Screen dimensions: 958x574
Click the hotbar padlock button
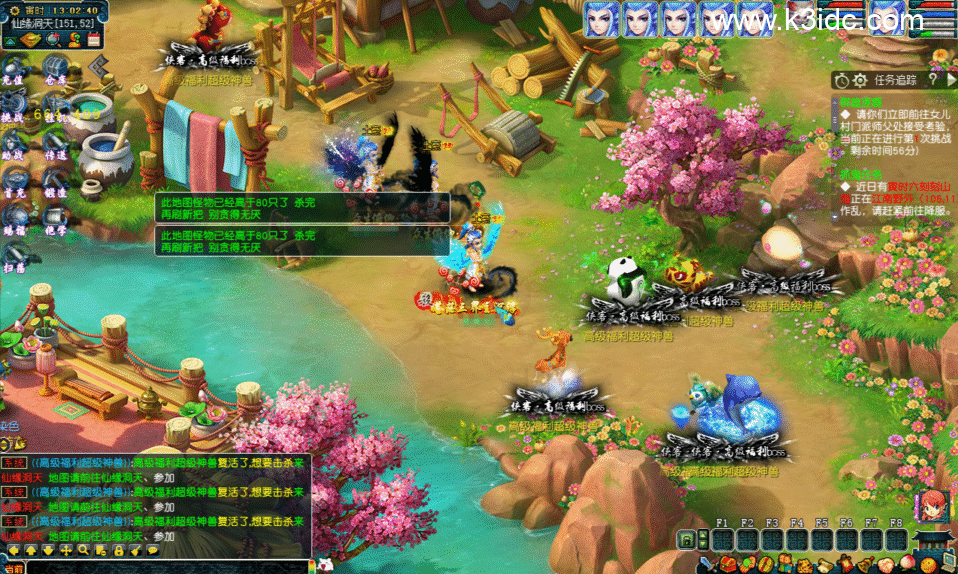(x=687, y=540)
